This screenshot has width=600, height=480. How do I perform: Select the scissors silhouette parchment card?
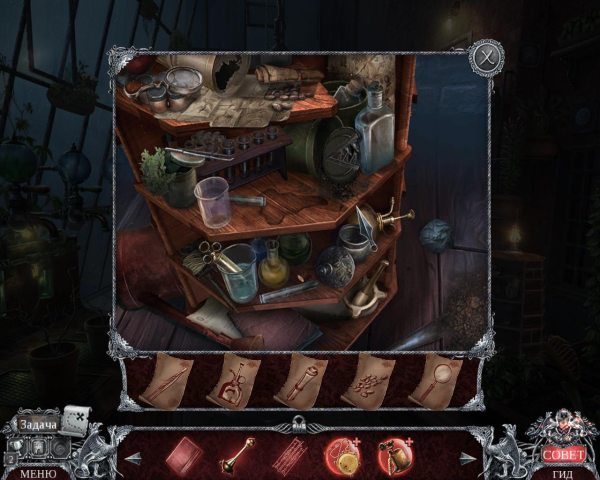pyautogui.click(x=234, y=381)
